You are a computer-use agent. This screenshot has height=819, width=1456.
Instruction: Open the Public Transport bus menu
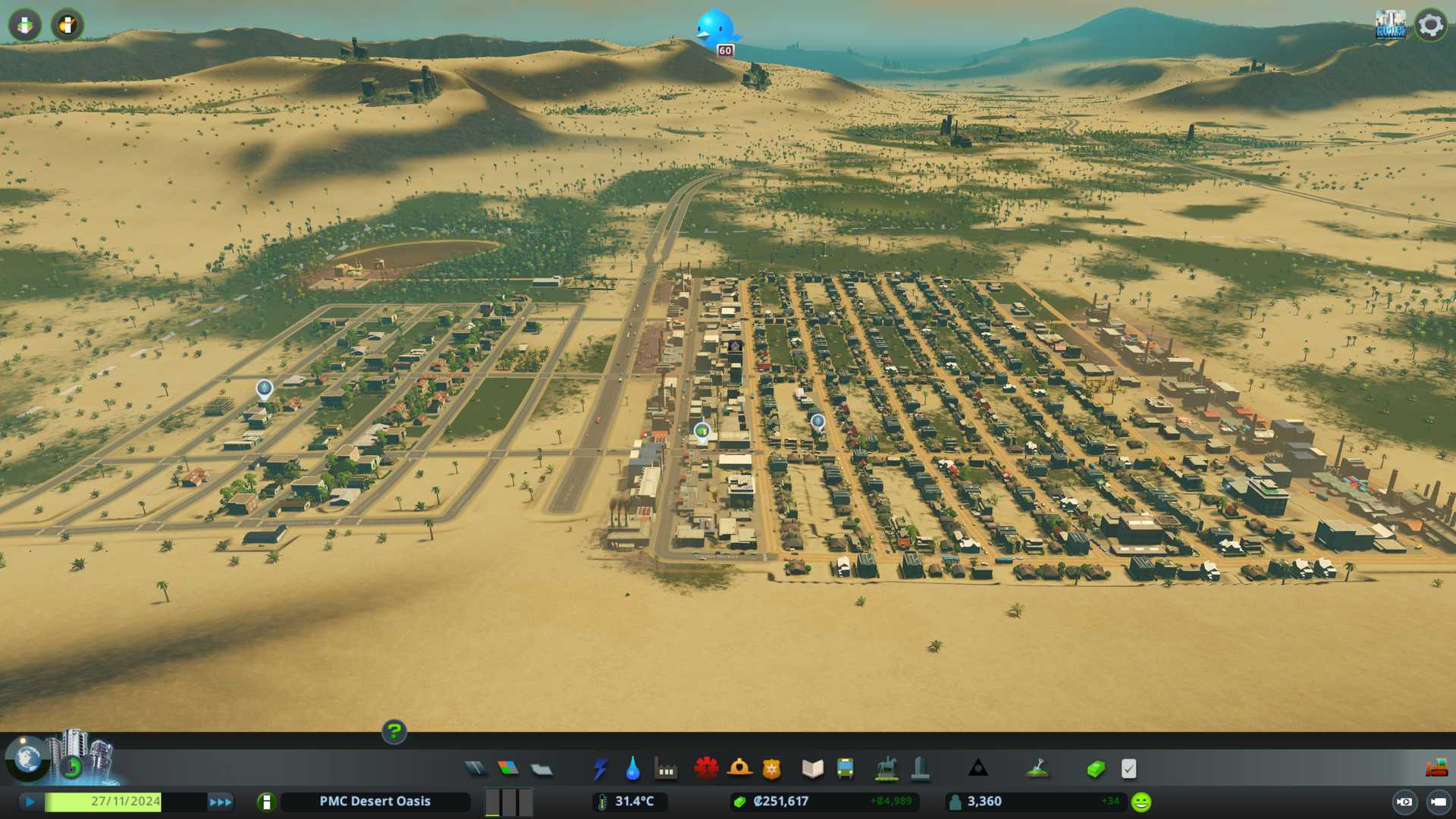[x=845, y=769]
